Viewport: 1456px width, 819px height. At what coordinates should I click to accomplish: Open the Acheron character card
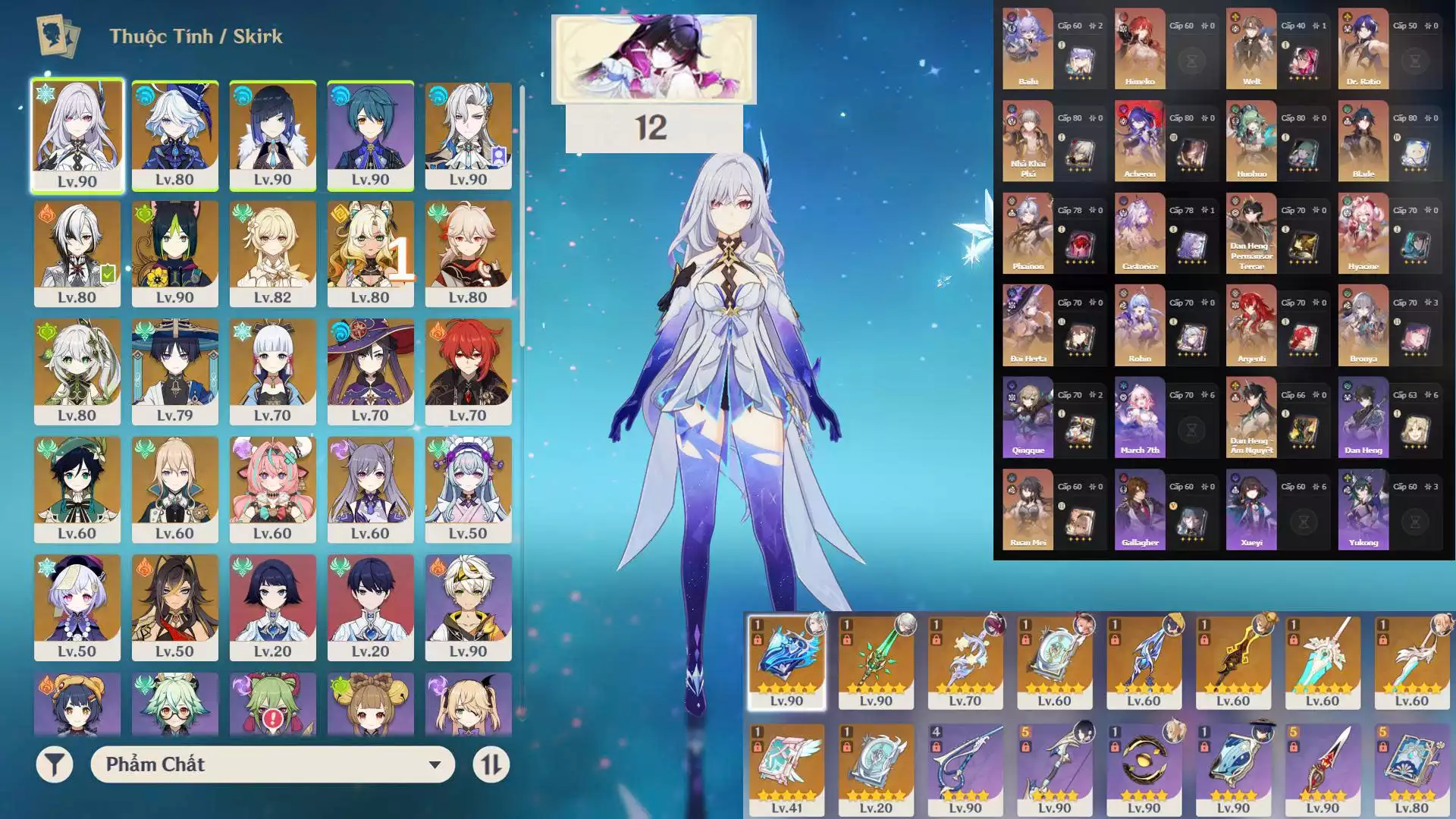(x=1140, y=141)
